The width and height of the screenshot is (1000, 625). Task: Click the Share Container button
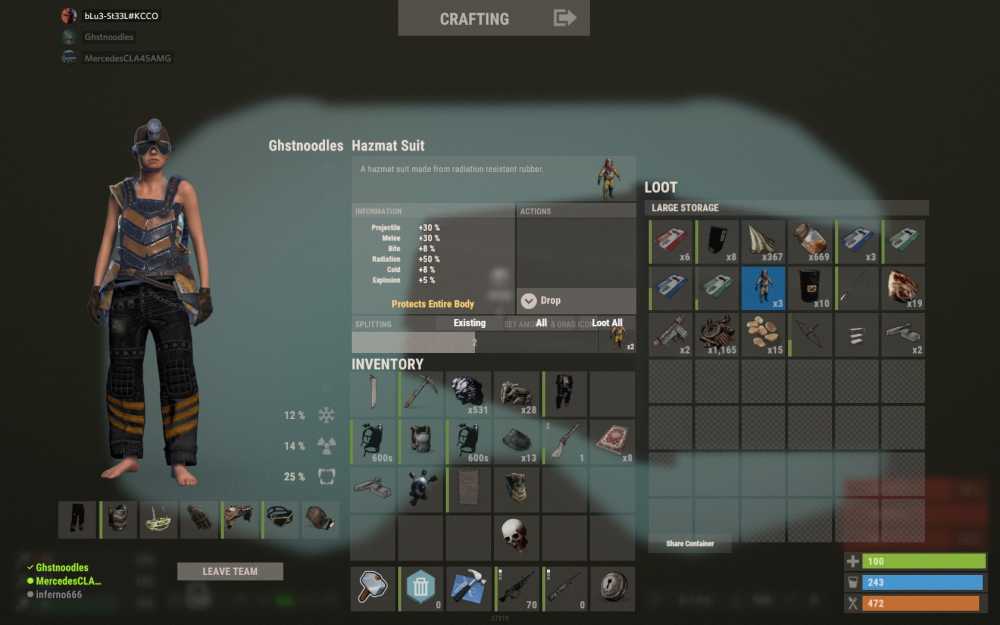(688, 544)
